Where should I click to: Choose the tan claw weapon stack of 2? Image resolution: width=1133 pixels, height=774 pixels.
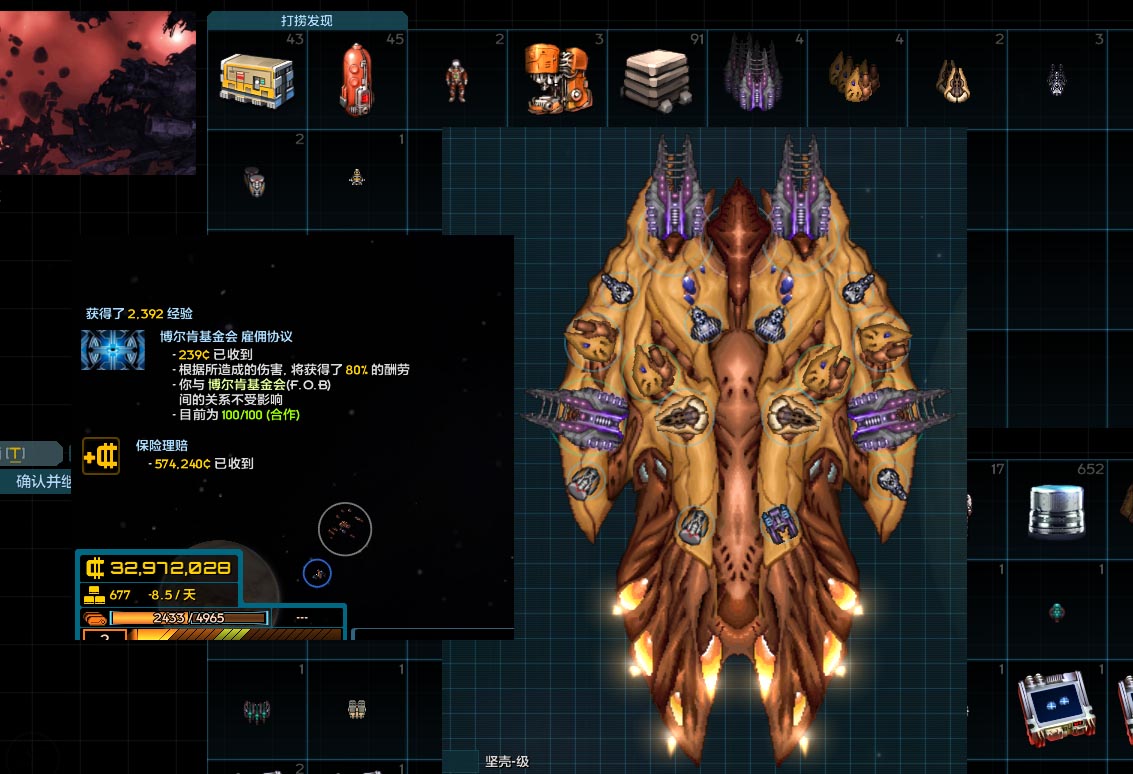coord(955,80)
